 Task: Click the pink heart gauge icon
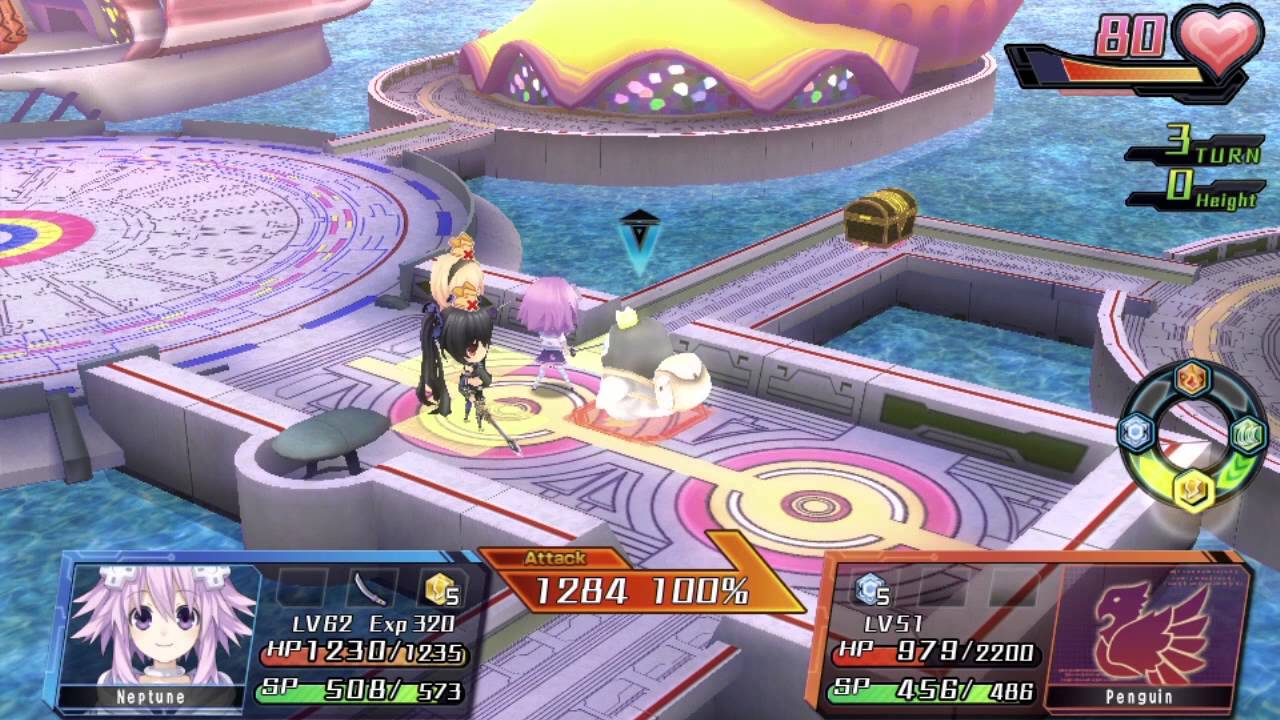pyautogui.click(x=1218, y=43)
